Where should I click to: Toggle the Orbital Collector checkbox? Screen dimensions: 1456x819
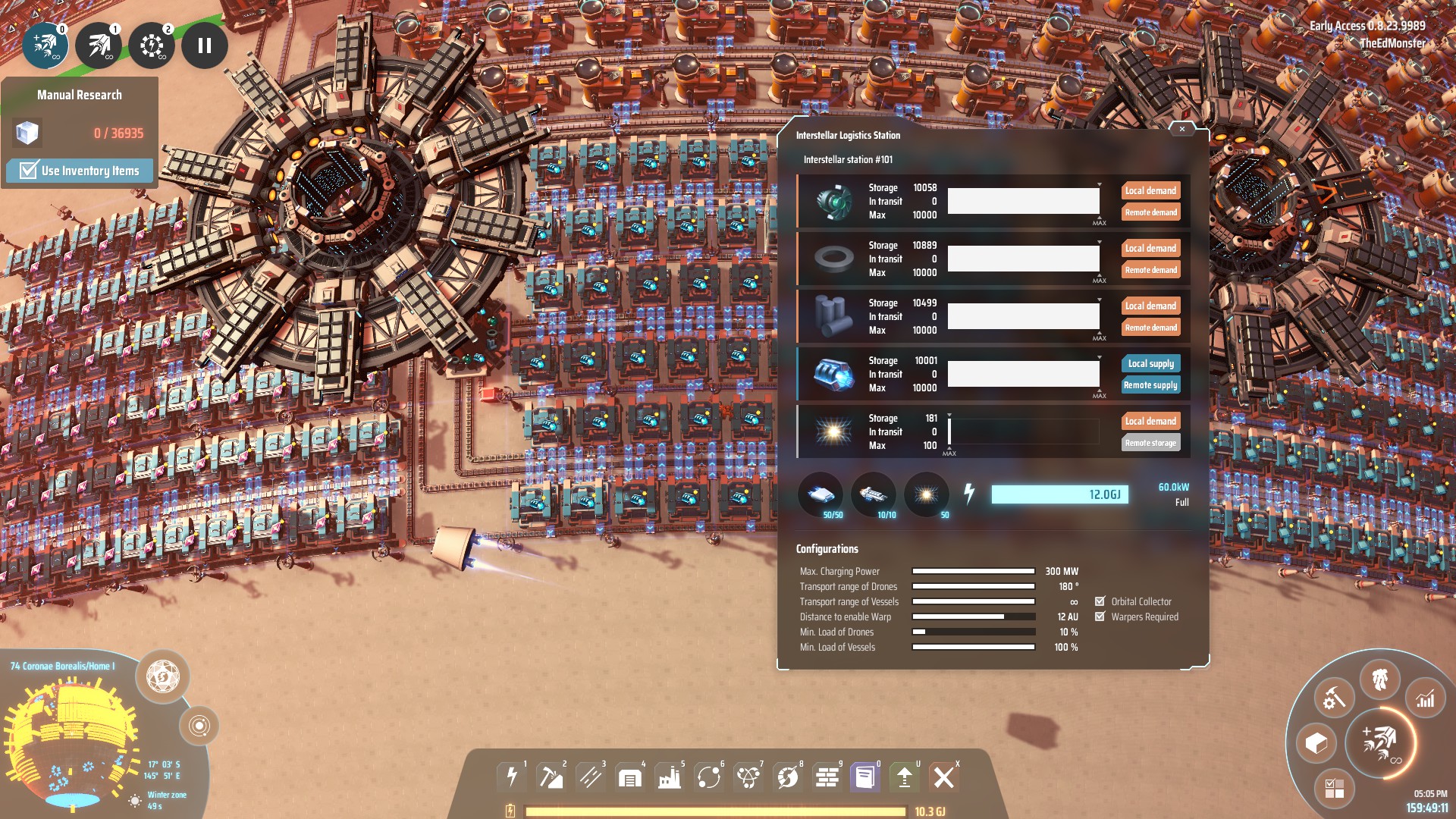[x=1100, y=601]
